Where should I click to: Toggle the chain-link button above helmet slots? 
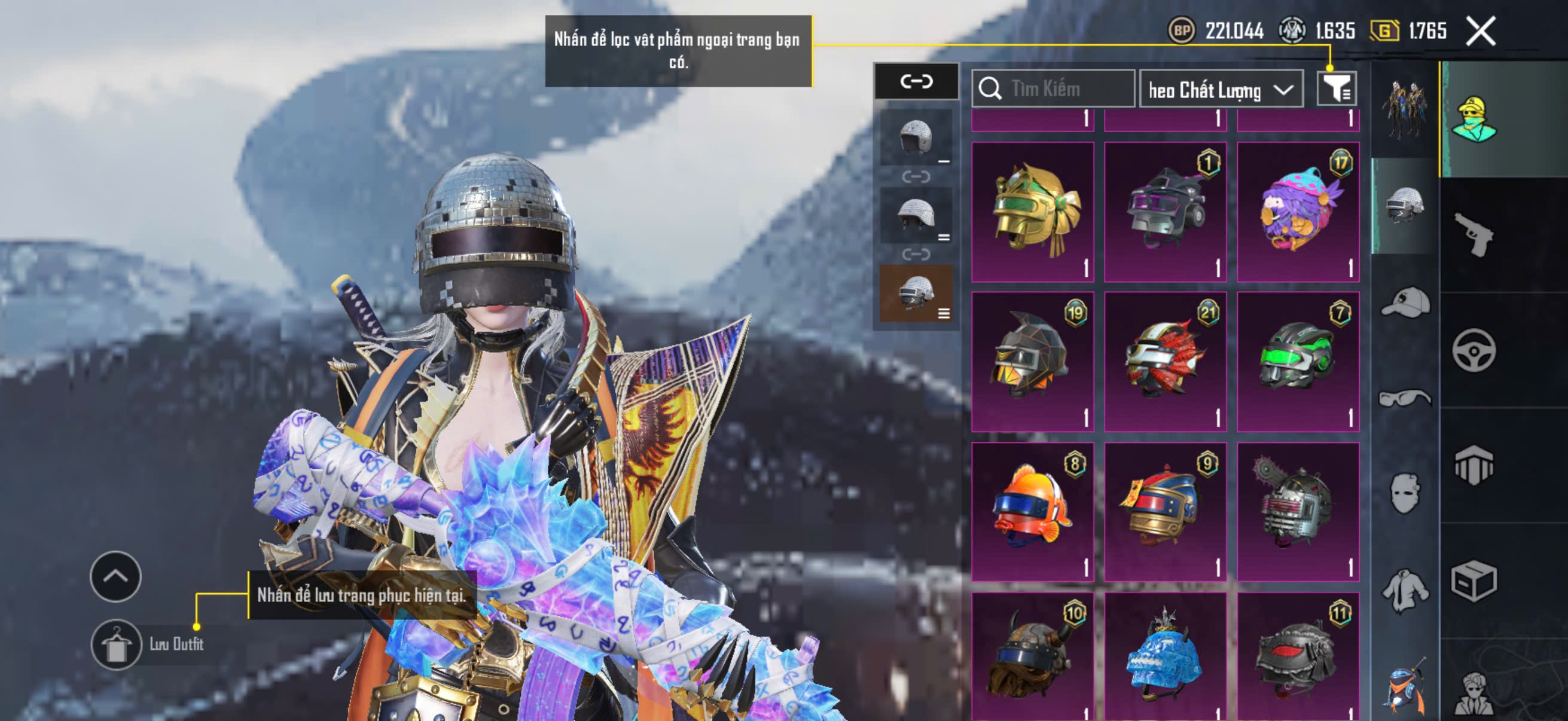(x=916, y=81)
